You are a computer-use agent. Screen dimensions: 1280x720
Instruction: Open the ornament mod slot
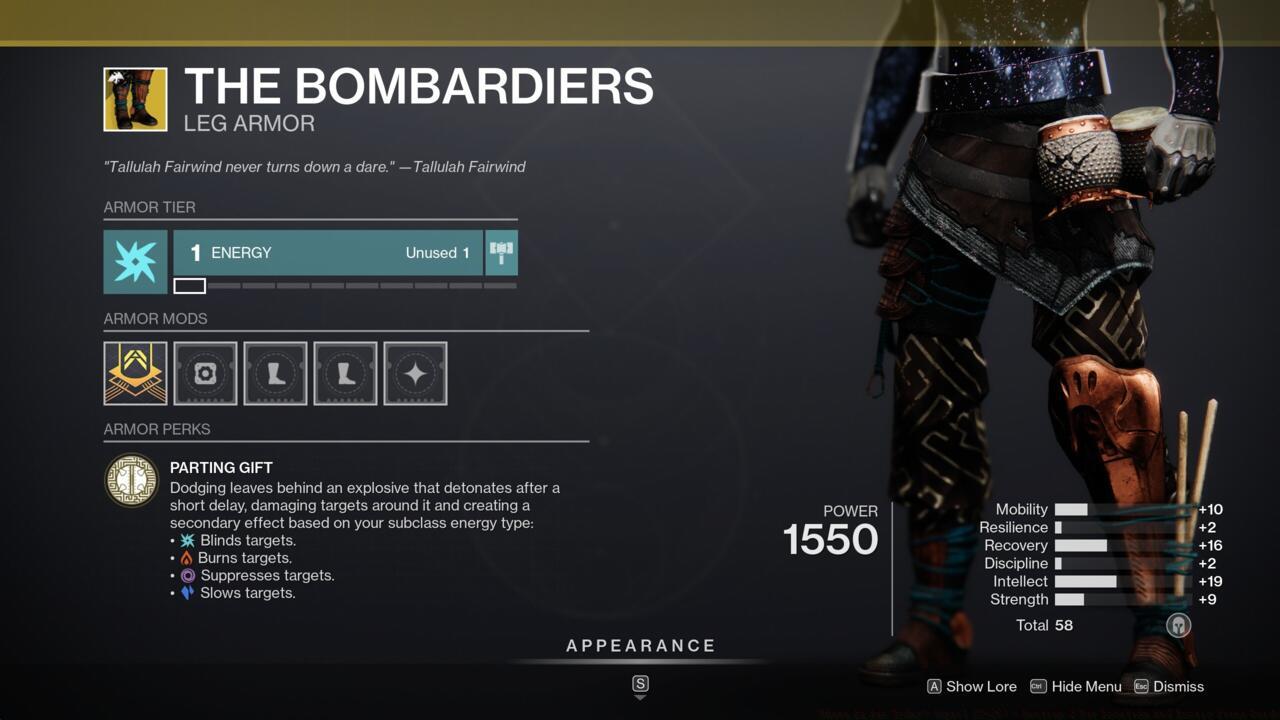click(205, 373)
